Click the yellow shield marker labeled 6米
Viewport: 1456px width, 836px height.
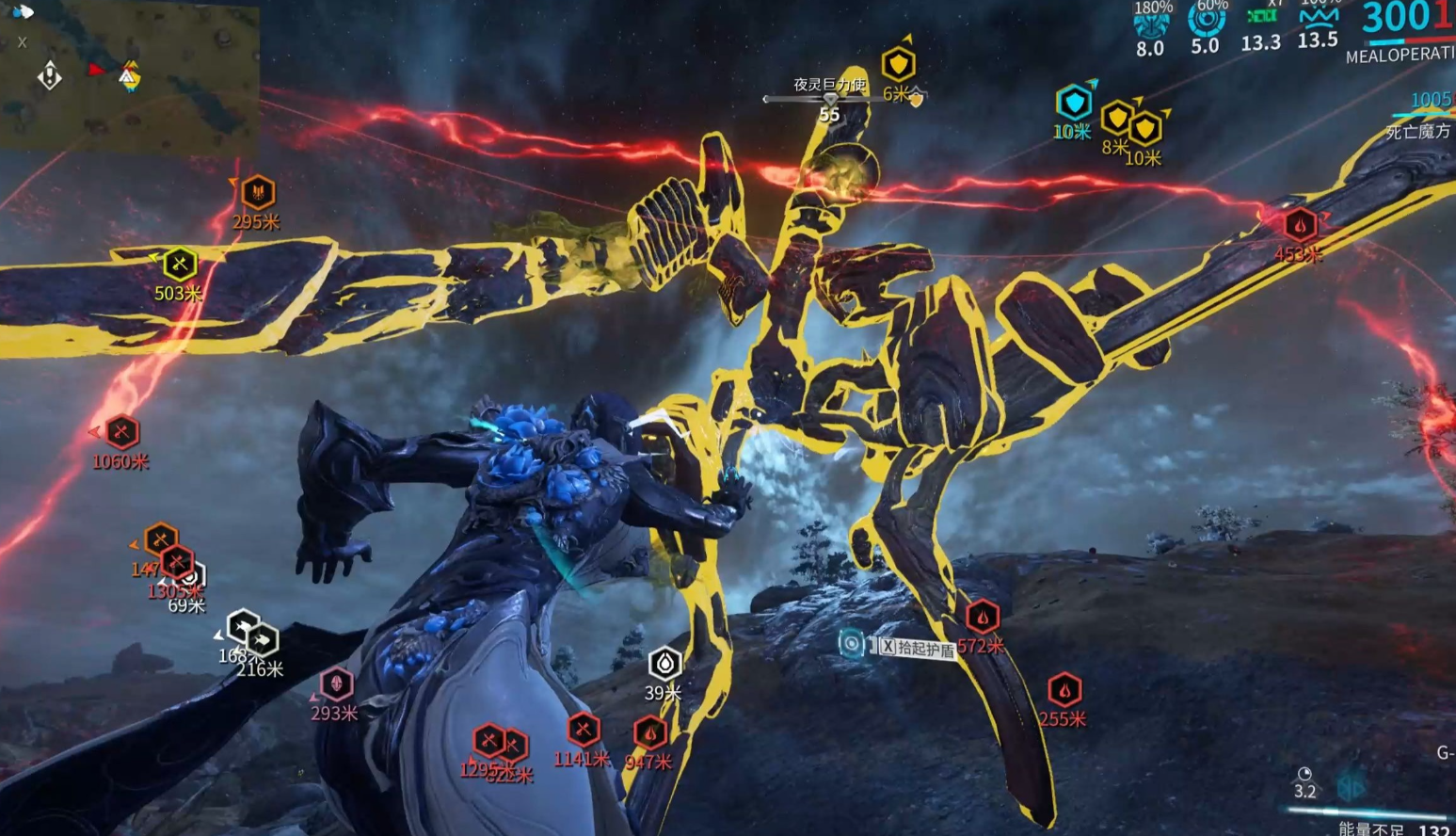click(x=898, y=65)
